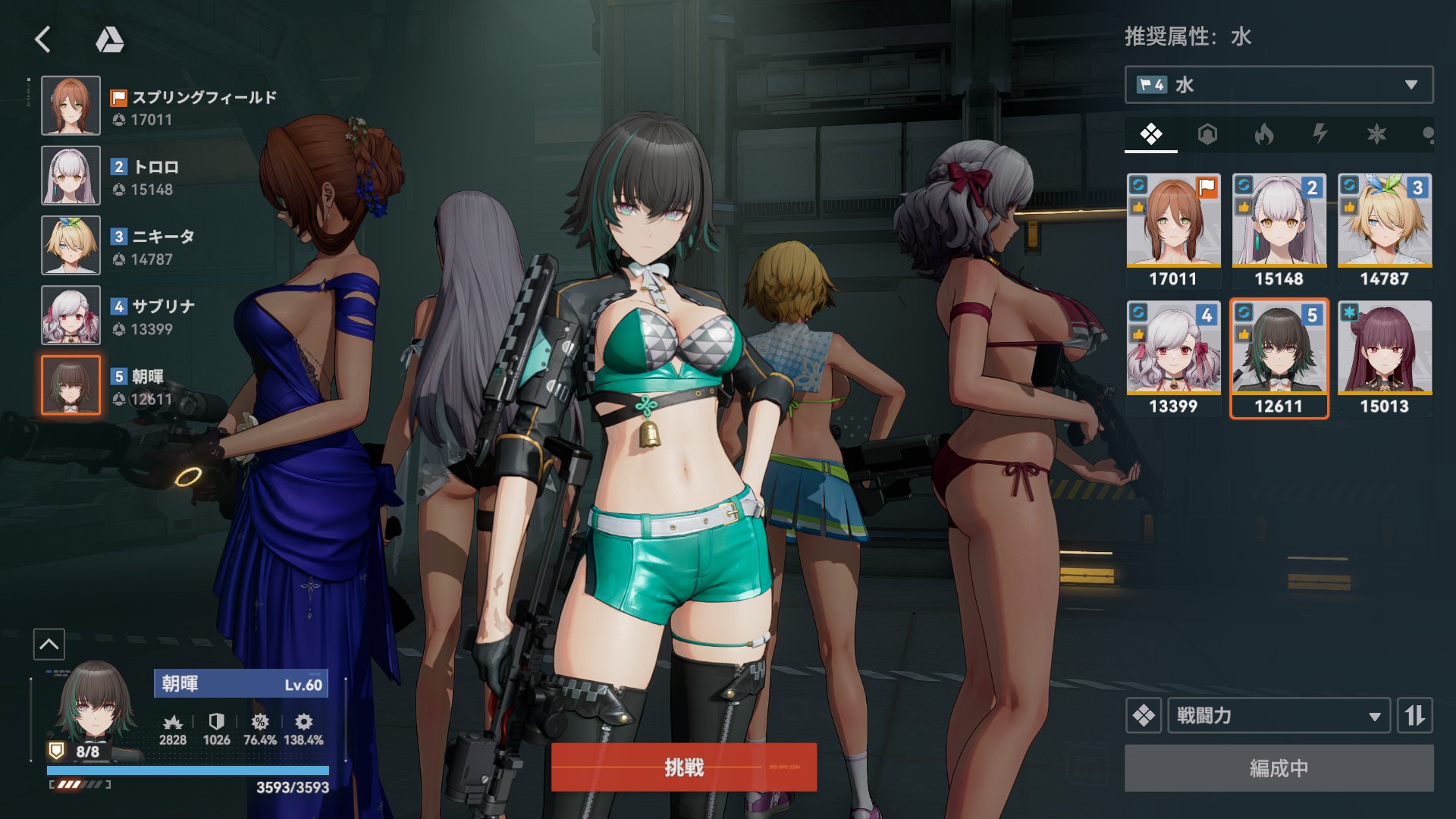The image size is (1456, 819).
Task: Filter characters by lightning attribute
Action: pos(1320,135)
